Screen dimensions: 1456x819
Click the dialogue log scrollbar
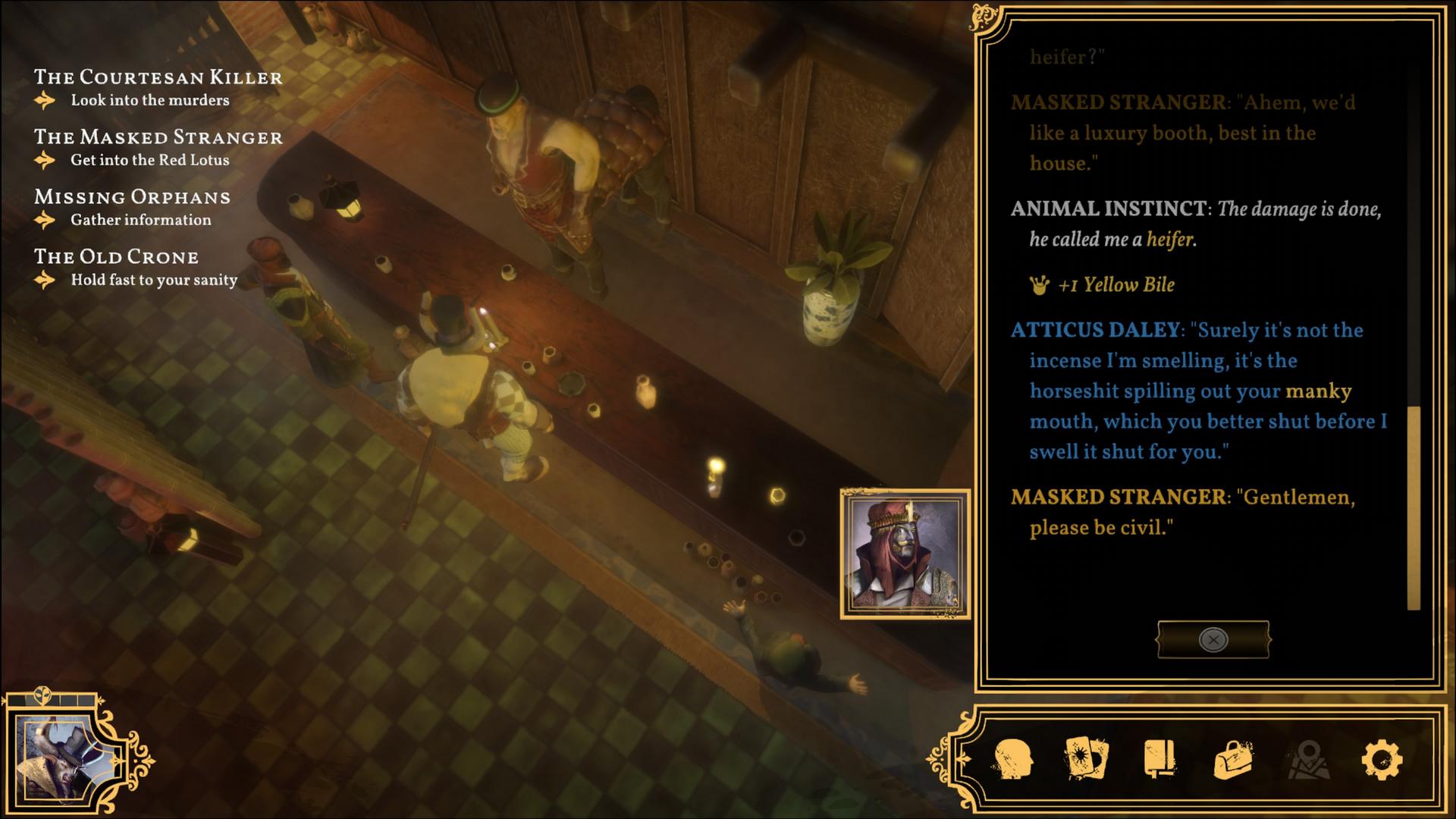click(1414, 507)
